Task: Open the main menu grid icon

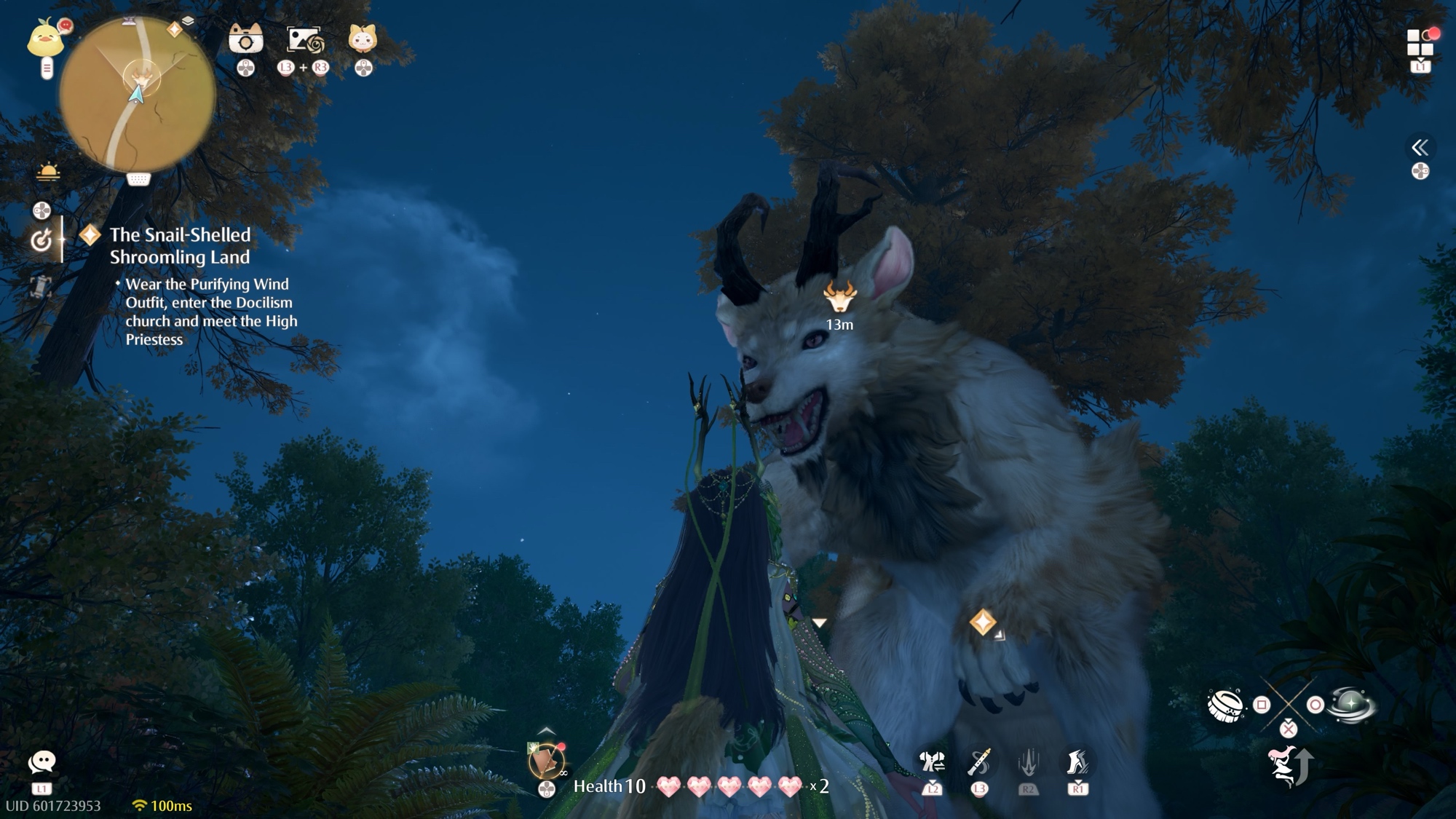Action: click(1420, 42)
